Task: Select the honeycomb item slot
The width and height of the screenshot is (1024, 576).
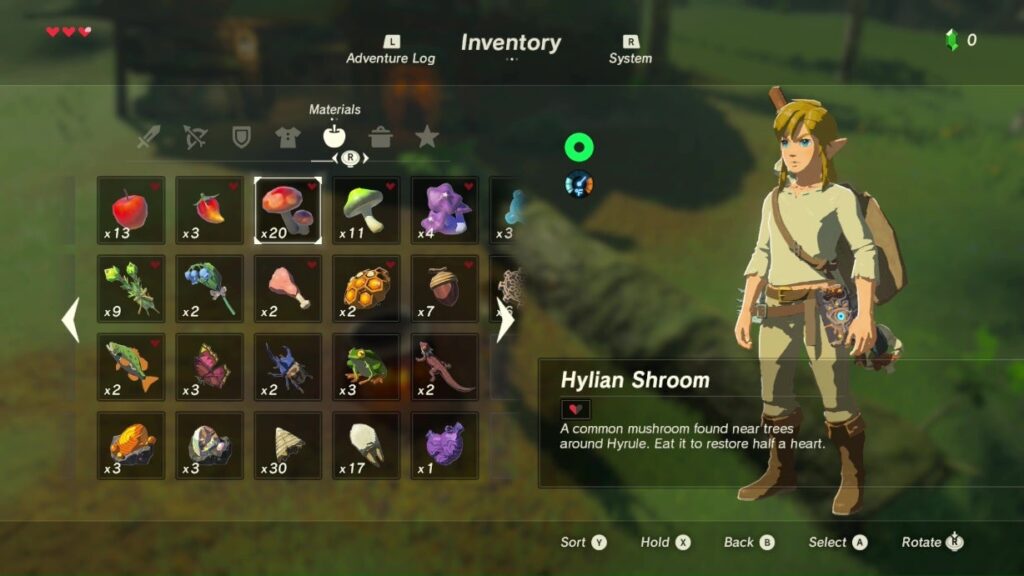Action: 366,288
